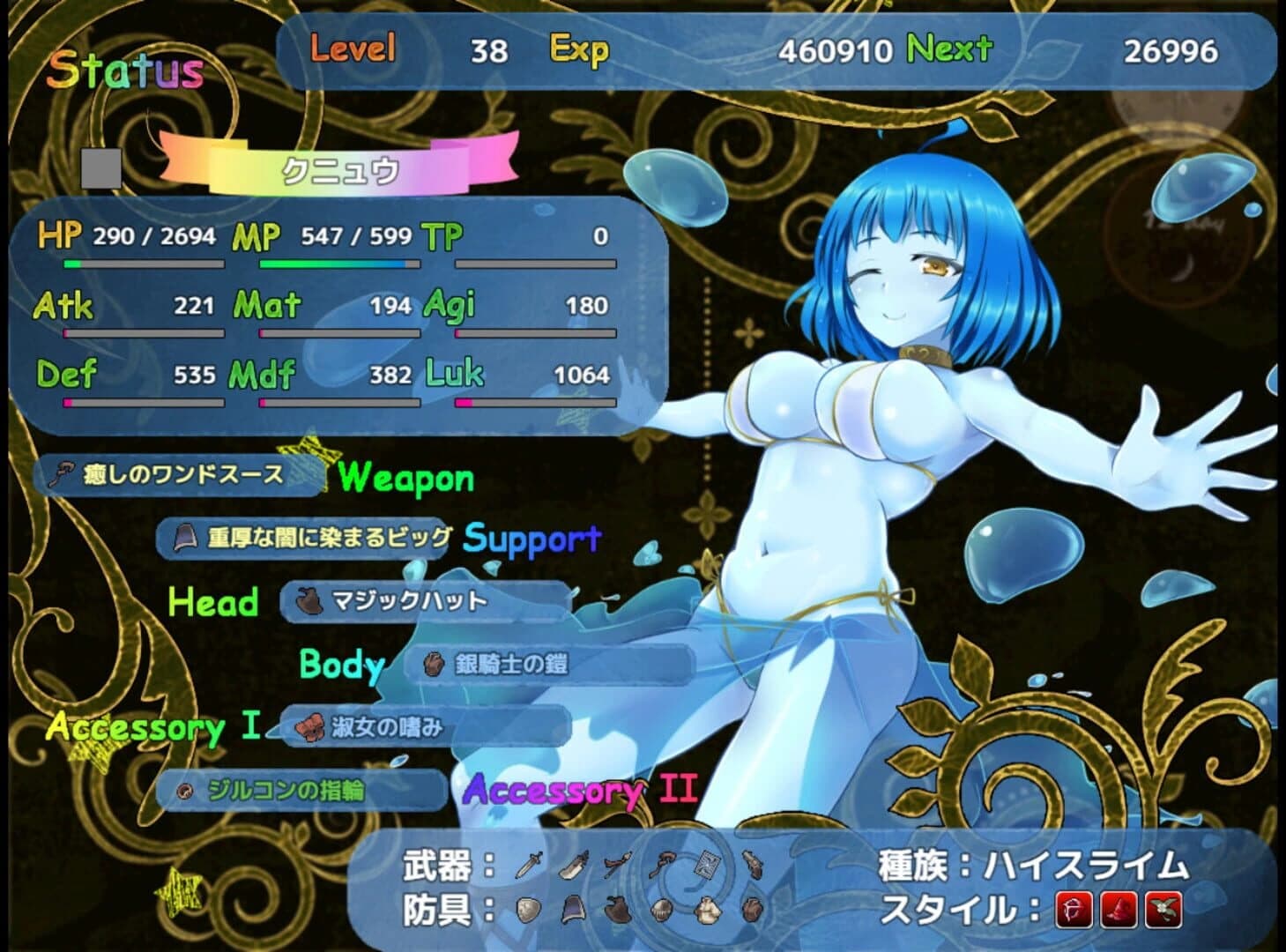Select the witch hat icon among armor types

click(x=617, y=909)
